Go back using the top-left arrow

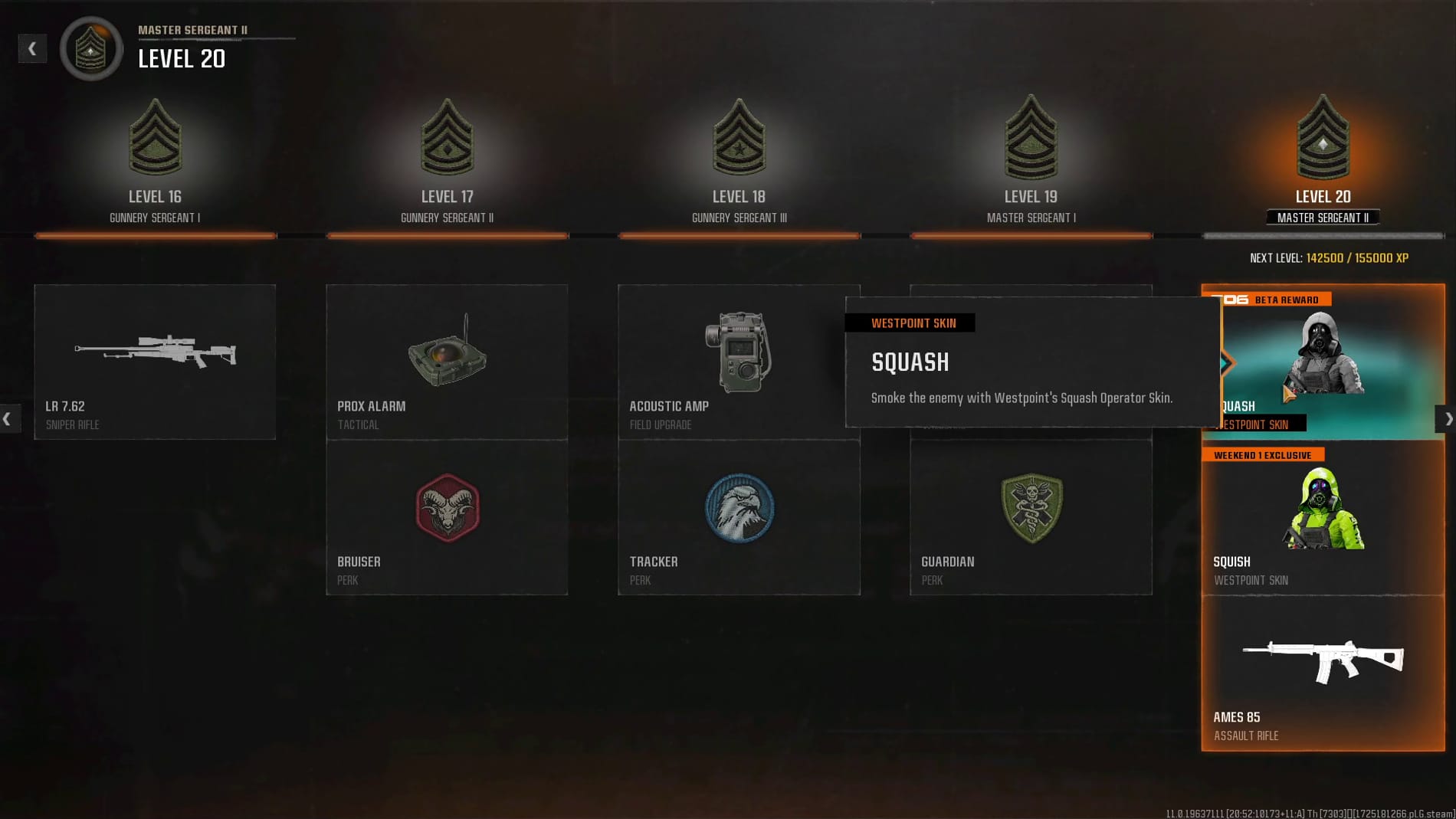32,49
